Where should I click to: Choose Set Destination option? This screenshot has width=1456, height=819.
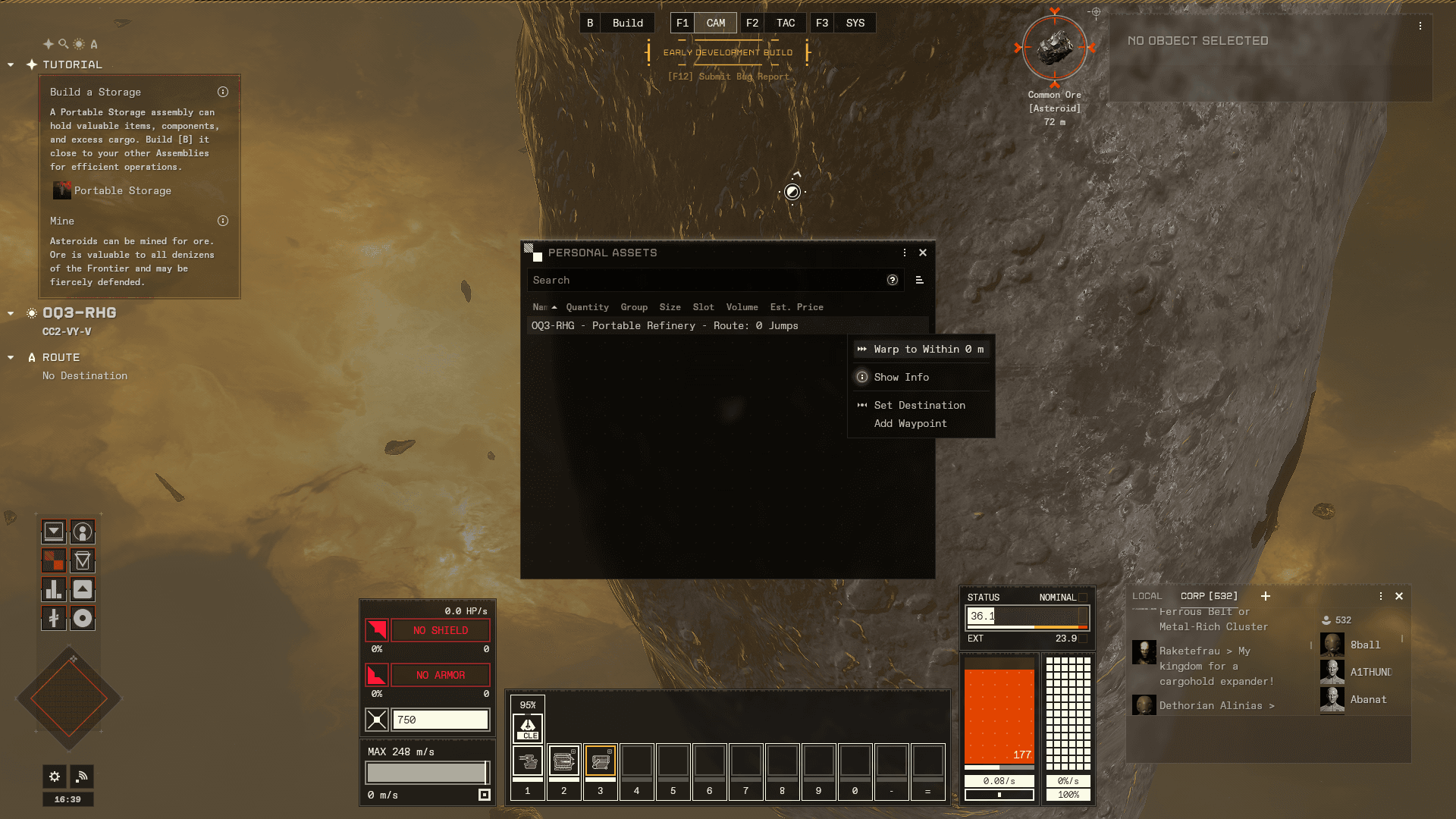pyautogui.click(x=919, y=405)
